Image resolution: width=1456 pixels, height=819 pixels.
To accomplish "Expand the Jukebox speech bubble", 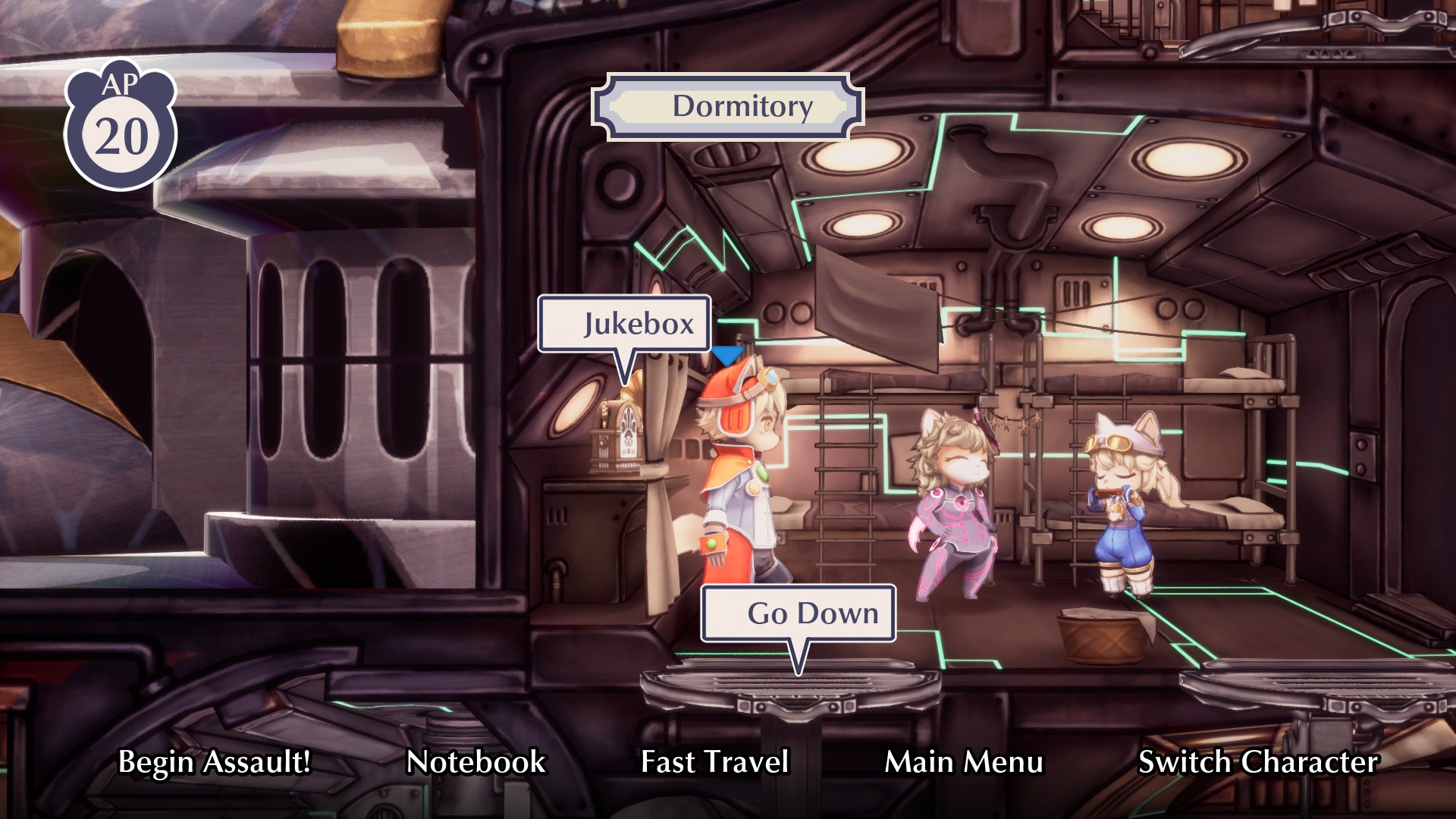I will (x=637, y=324).
